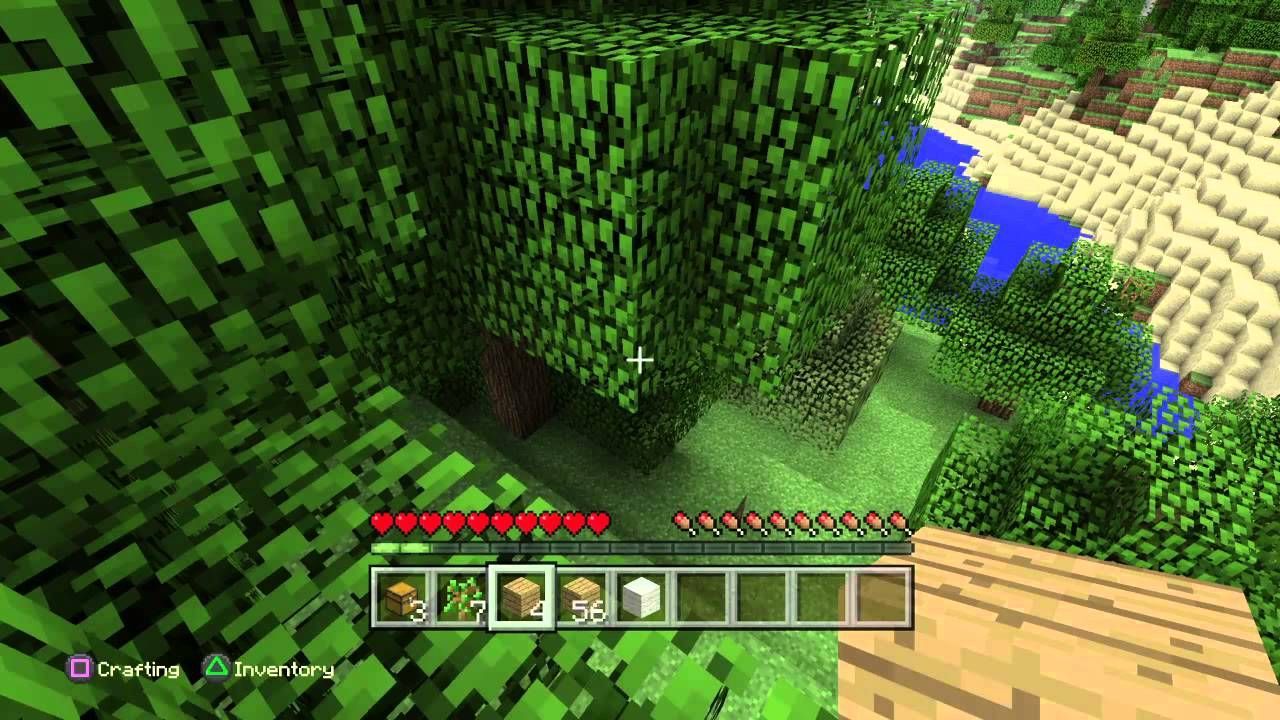Click the first red heart in the health bar

point(383,521)
